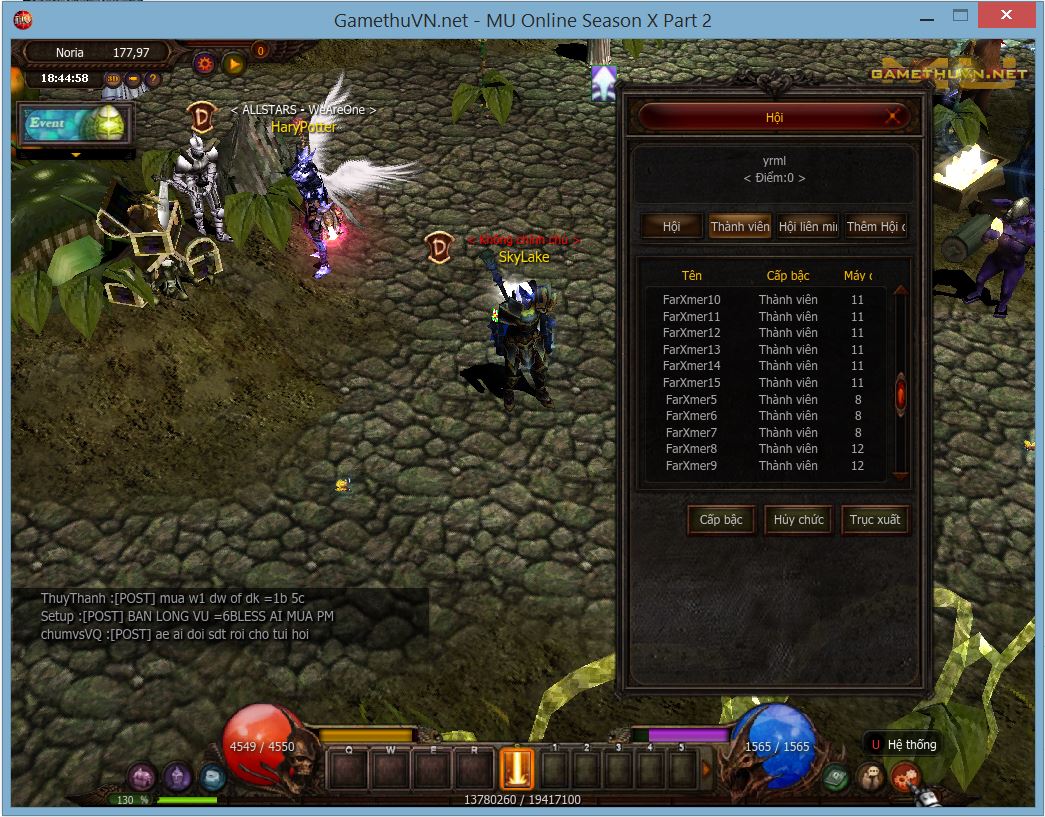Switch to the Hội liên minh tab
1045x817 pixels.
click(808, 227)
